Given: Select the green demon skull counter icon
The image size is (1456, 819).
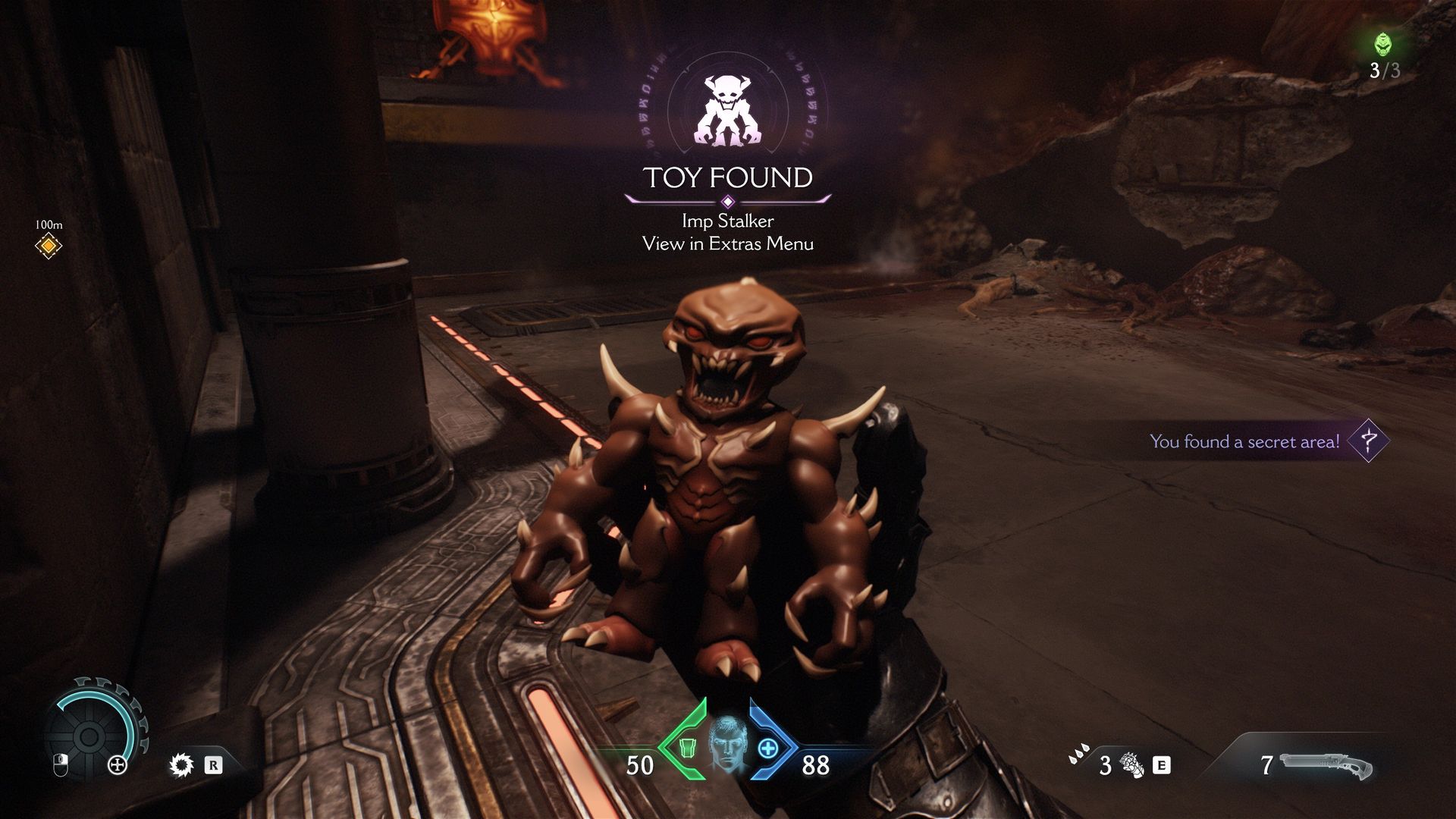Looking at the screenshot, I should click(x=1383, y=44).
